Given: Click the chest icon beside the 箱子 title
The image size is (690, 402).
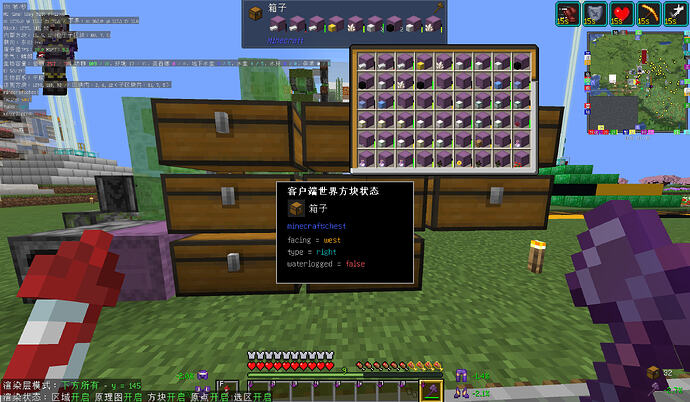Looking at the screenshot, I should (x=256, y=12).
